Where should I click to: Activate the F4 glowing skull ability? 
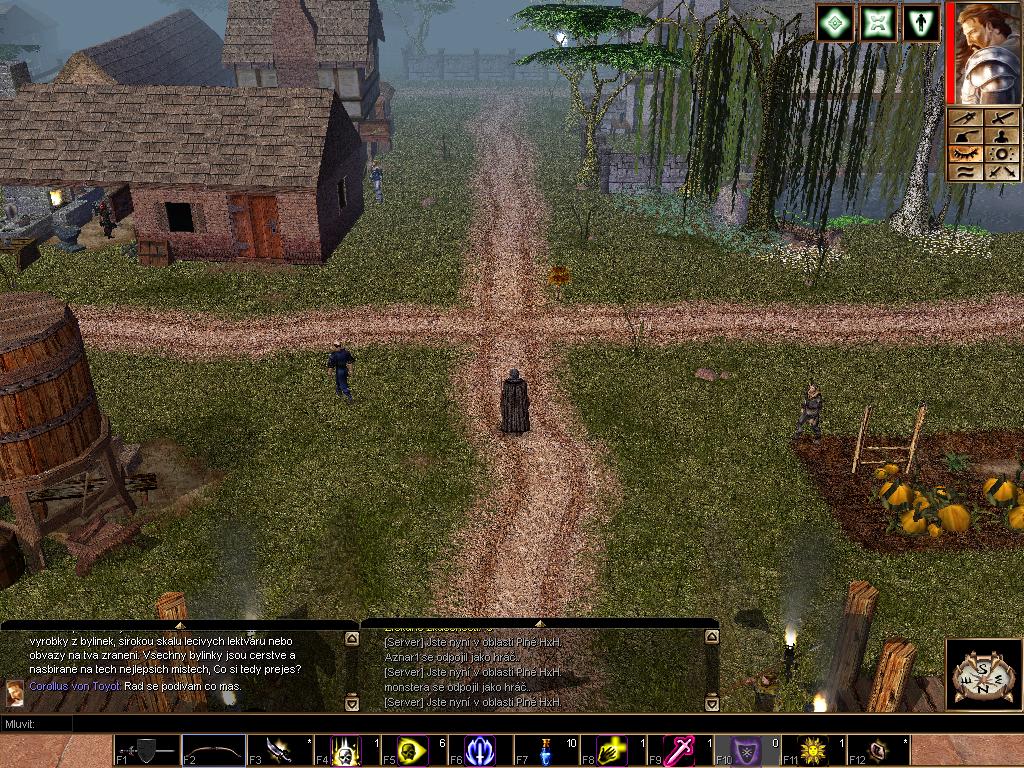(x=346, y=750)
